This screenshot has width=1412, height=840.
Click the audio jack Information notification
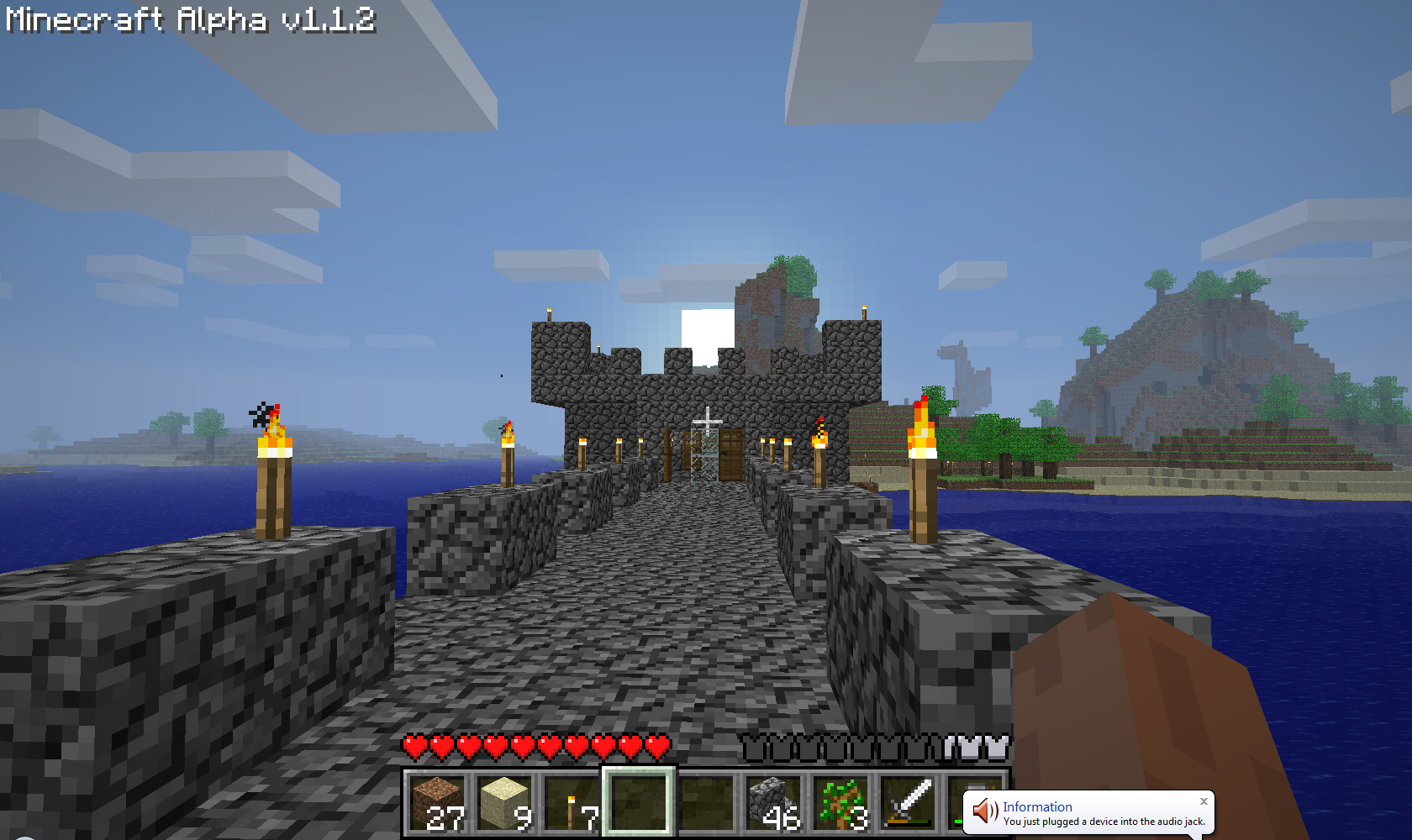tap(1093, 813)
